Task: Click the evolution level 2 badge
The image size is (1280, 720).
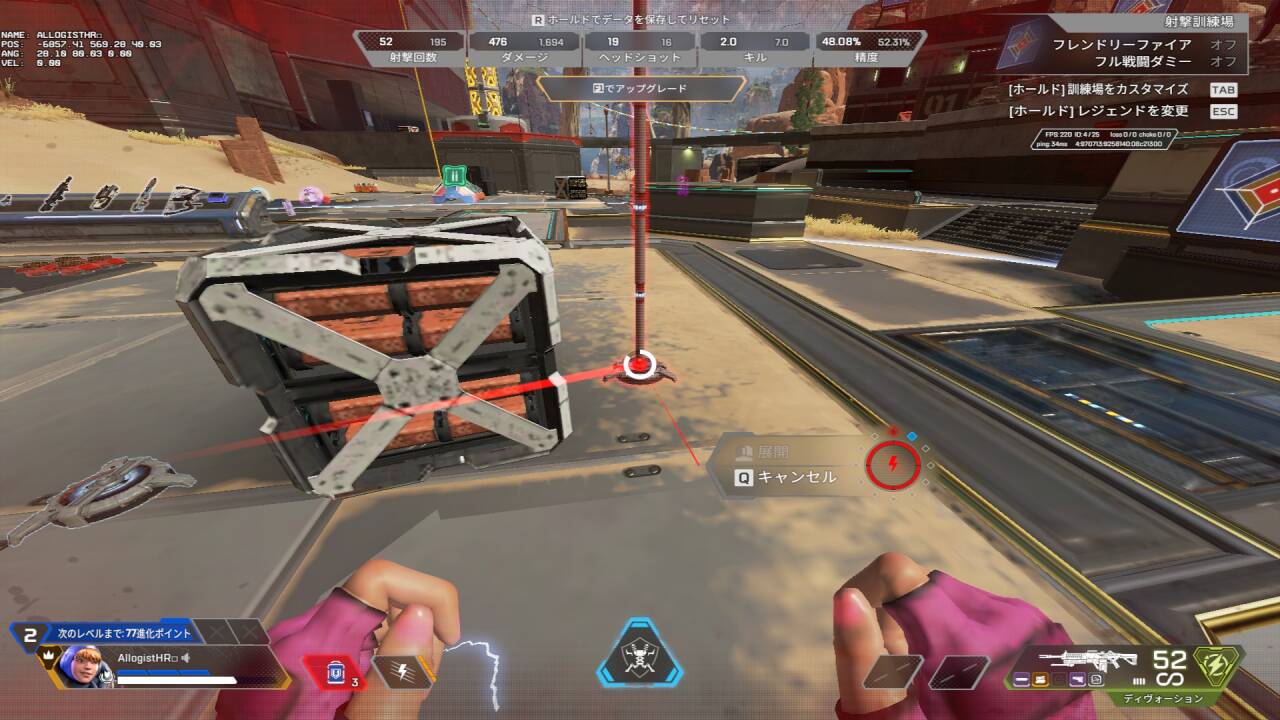Action: 30,633
